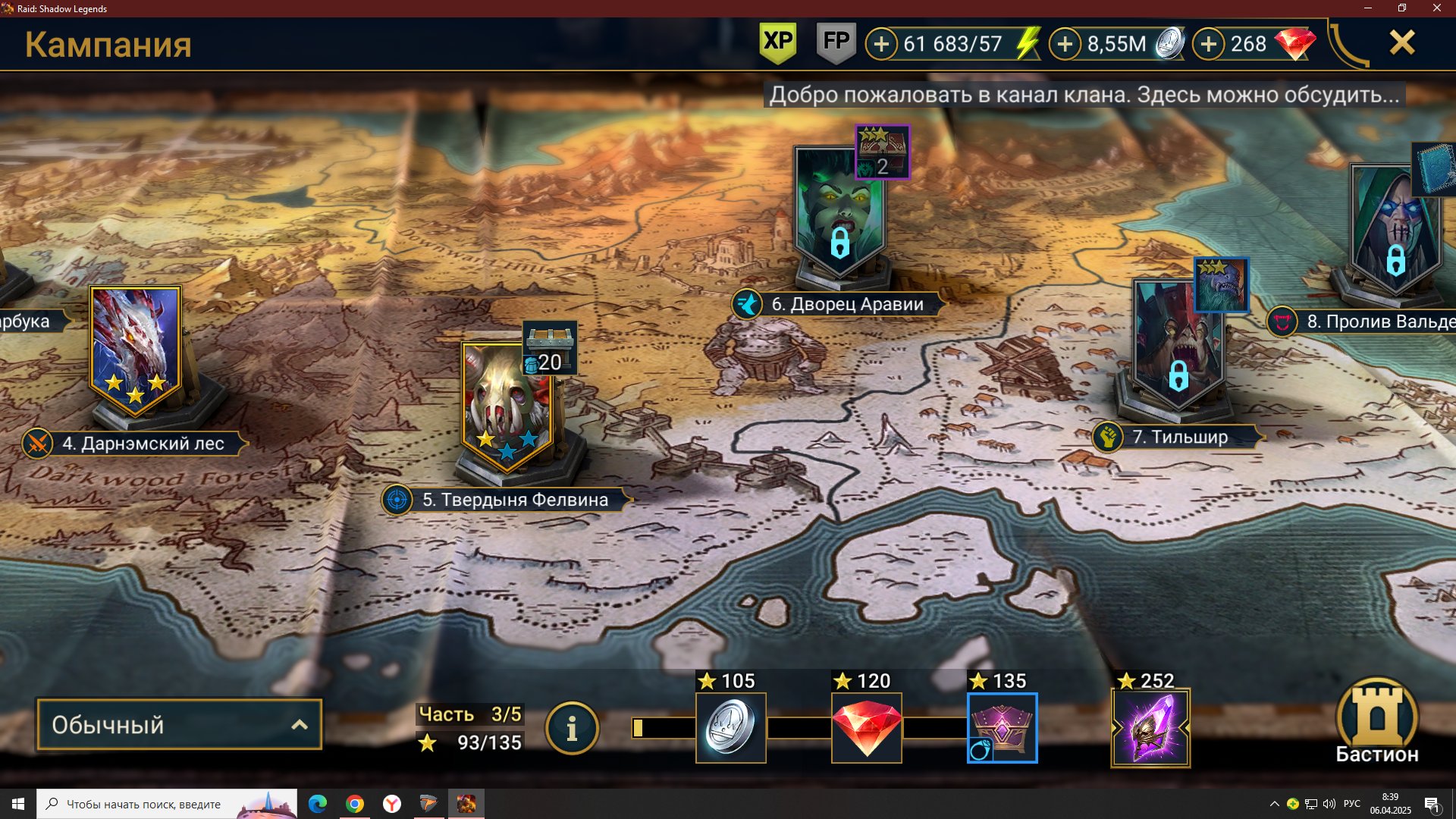Open the Обычный difficulty dropdown
Image resolution: width=1456 pixels, height=819 pixels.
pos(179,725)
